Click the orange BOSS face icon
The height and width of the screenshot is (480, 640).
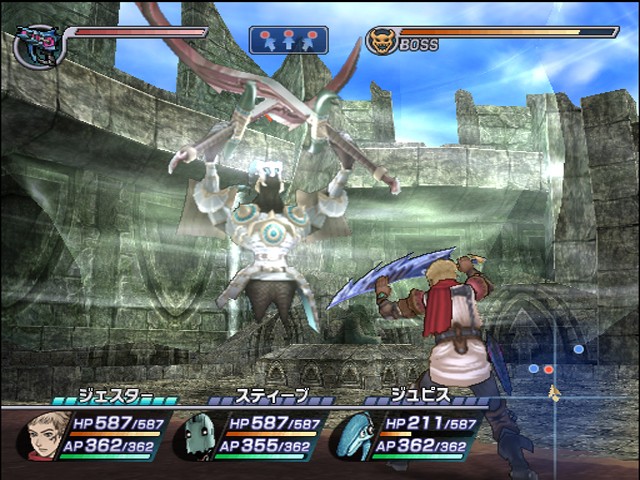point(381,41)
